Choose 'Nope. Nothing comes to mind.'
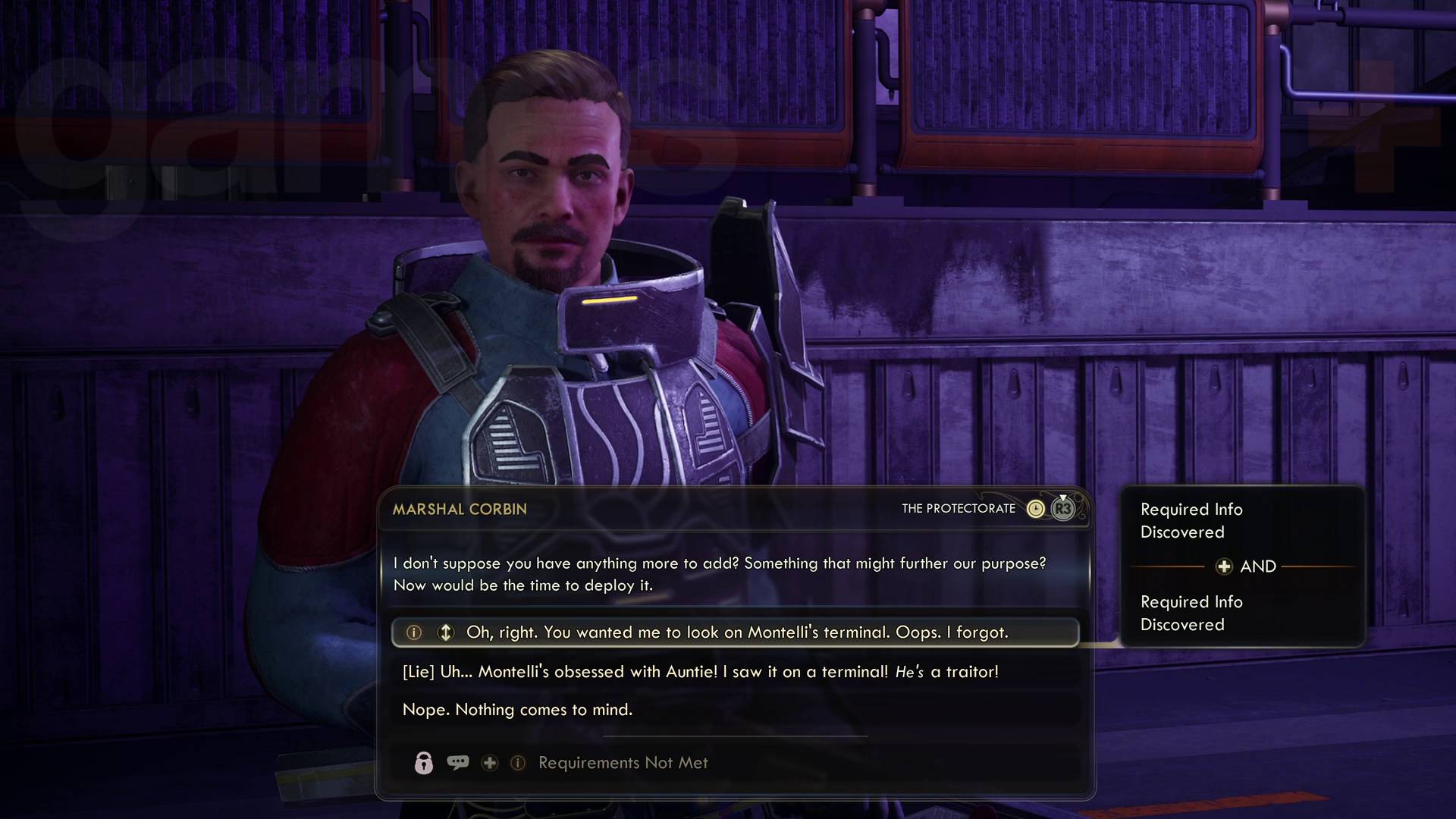 point(518,710)
